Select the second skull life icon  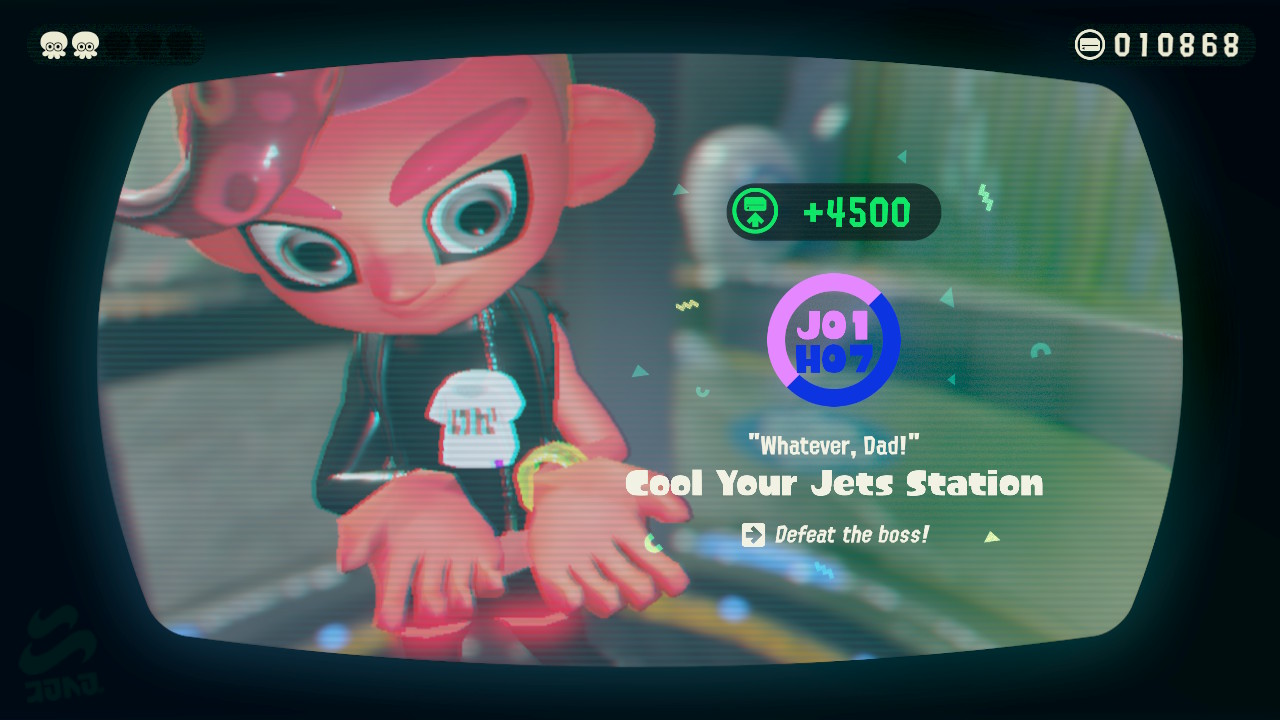[x=88, y=44]
